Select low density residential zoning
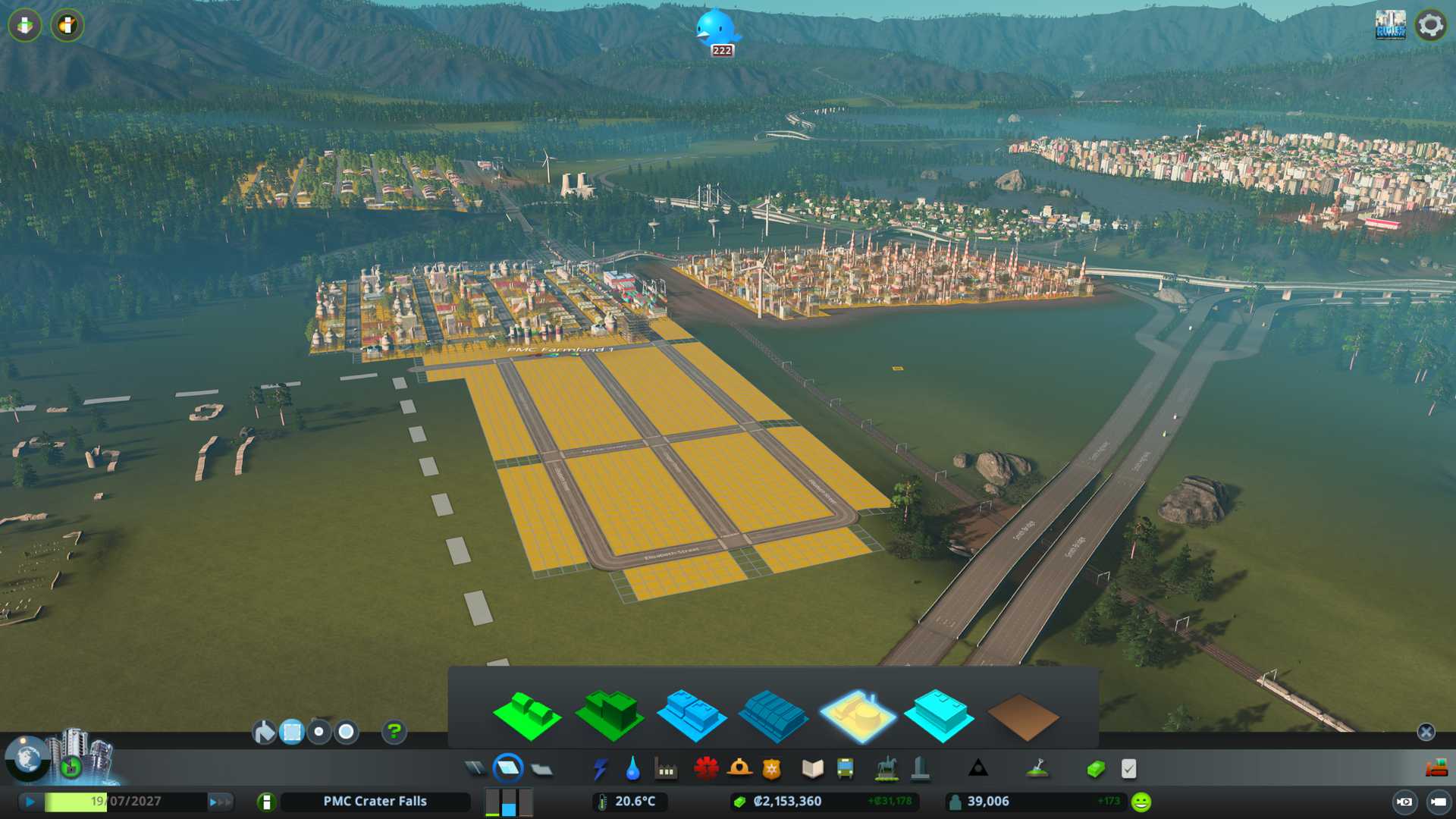This screenshot has width=1456, height=819. click(x=526, y=715)
